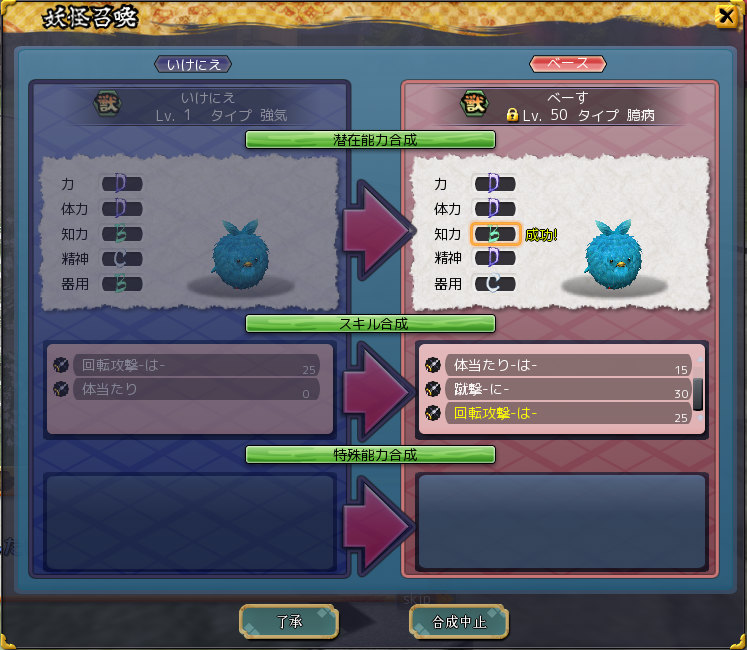The width and height of the screenshot is (747, 650).
Task: Confirm with the 了承 button
Action: pyautogui.click(x=288, y=621)
